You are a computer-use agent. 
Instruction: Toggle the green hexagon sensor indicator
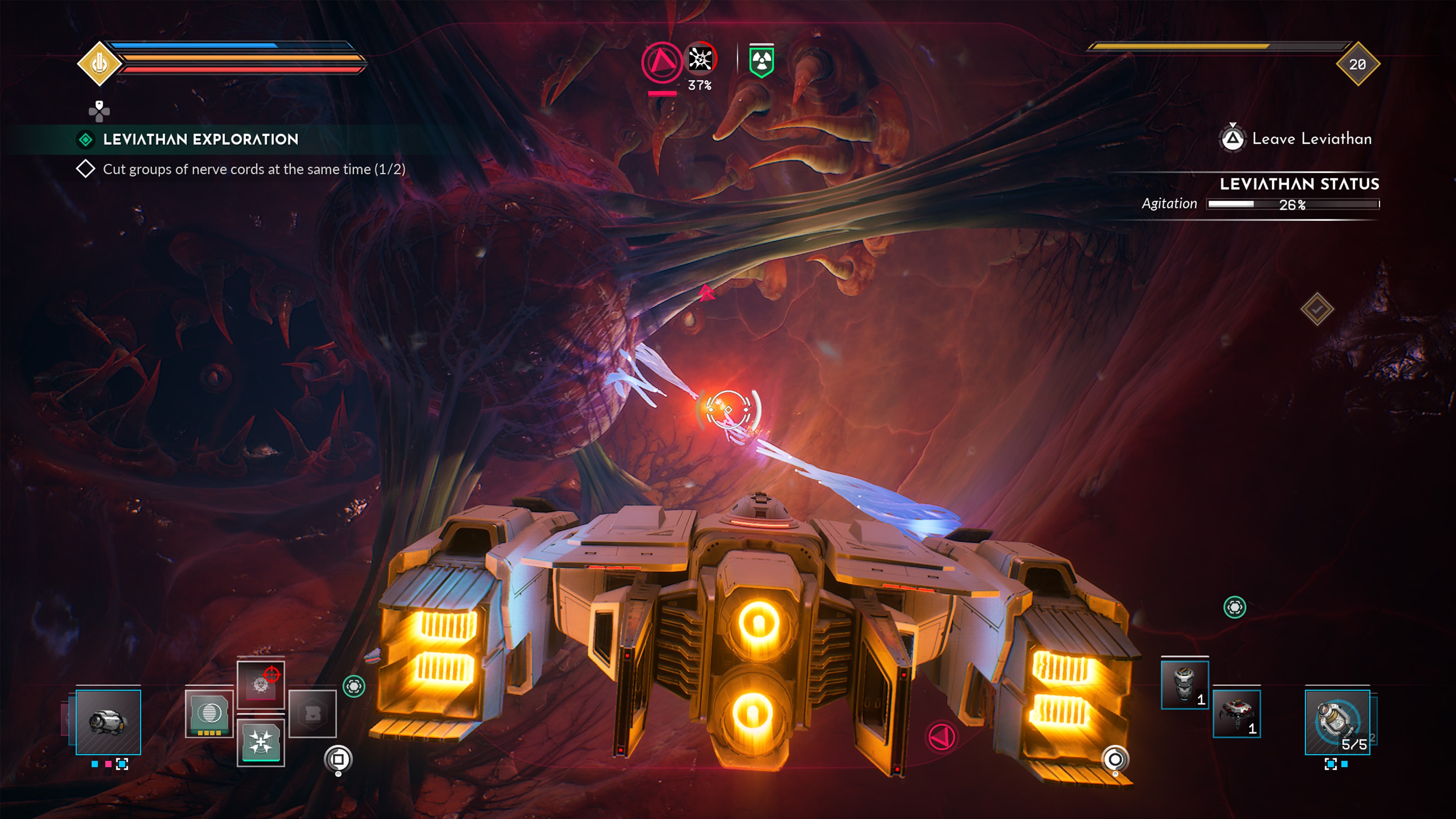point(354,686)
